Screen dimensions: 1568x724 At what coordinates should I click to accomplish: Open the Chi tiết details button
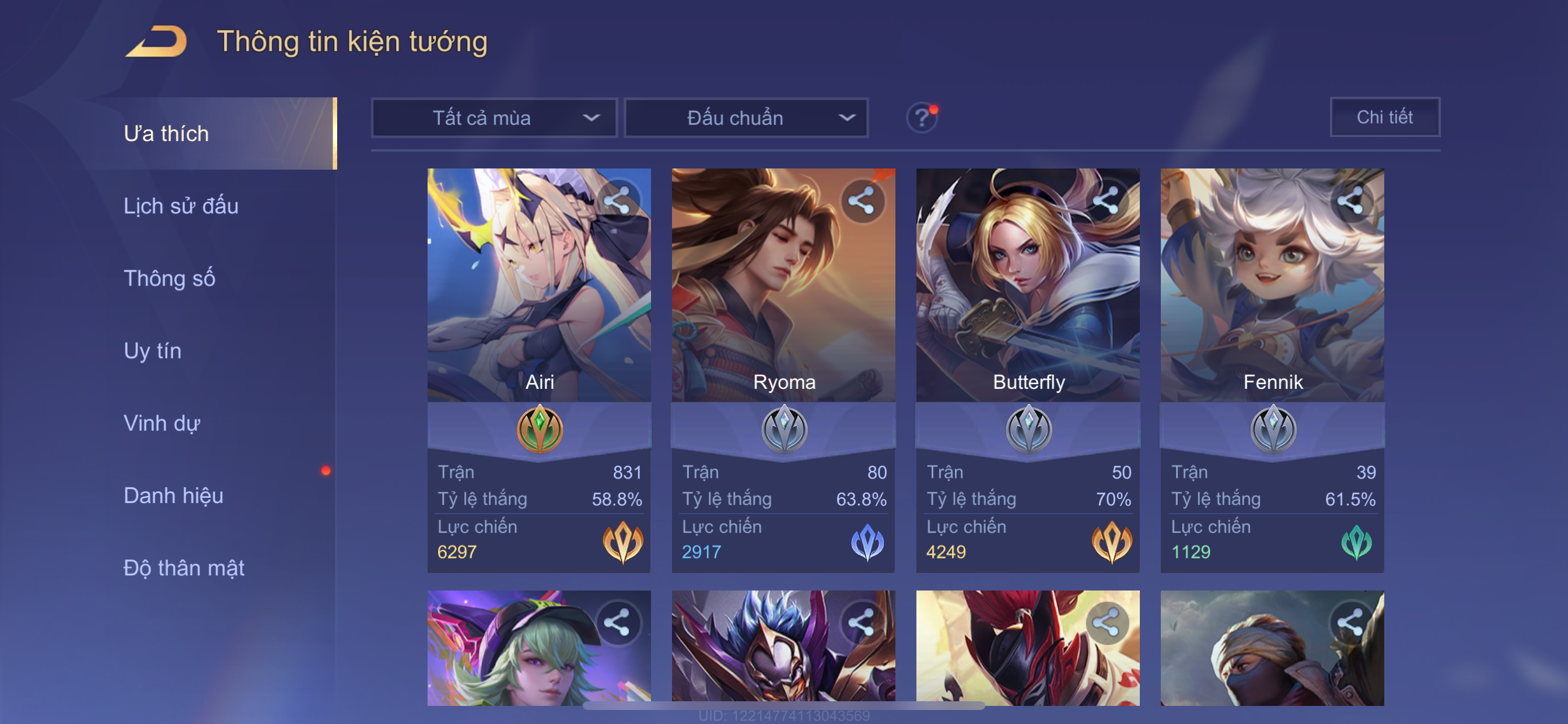[1384, 117]
